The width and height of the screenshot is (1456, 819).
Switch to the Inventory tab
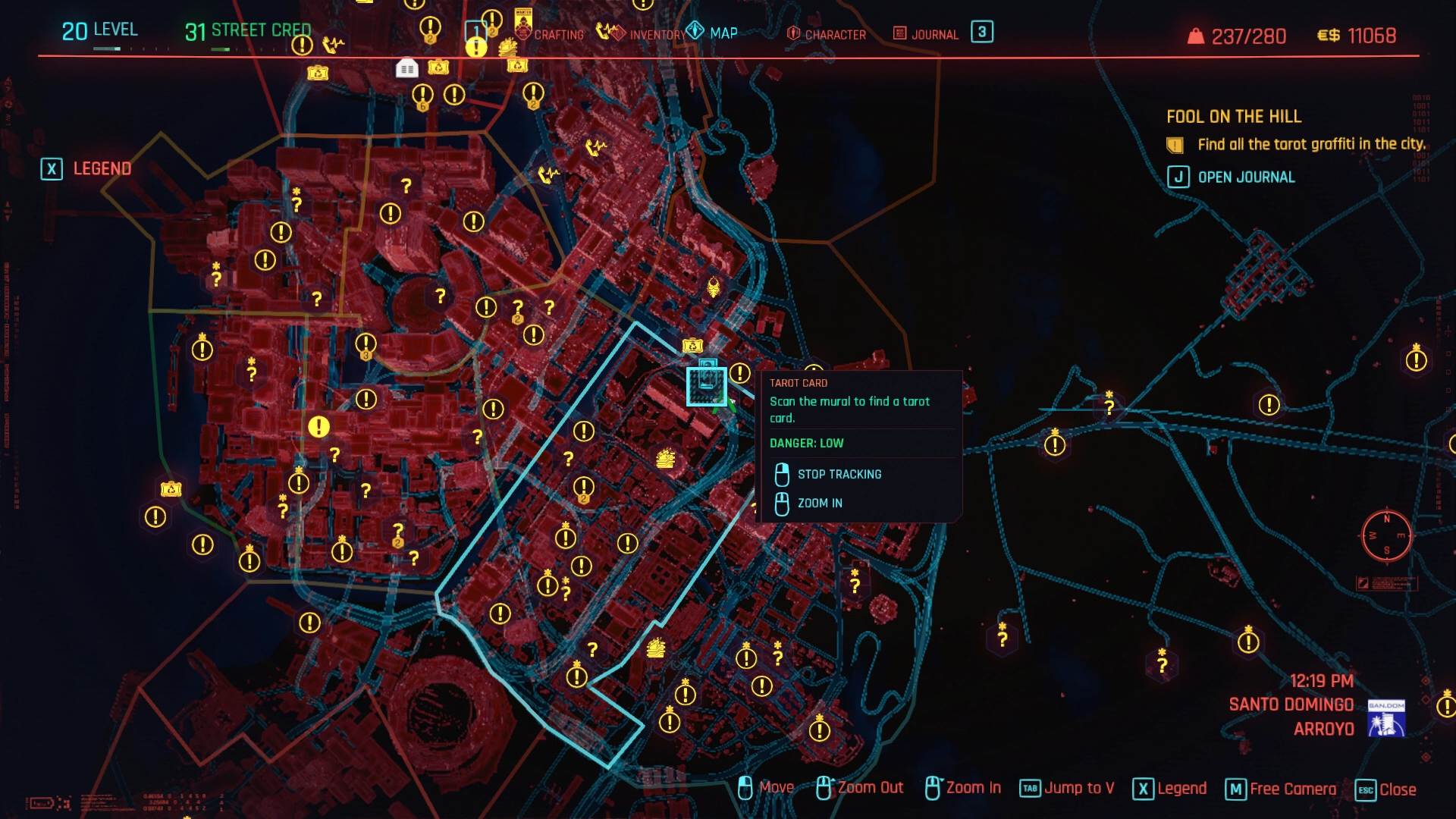(657, 35)
